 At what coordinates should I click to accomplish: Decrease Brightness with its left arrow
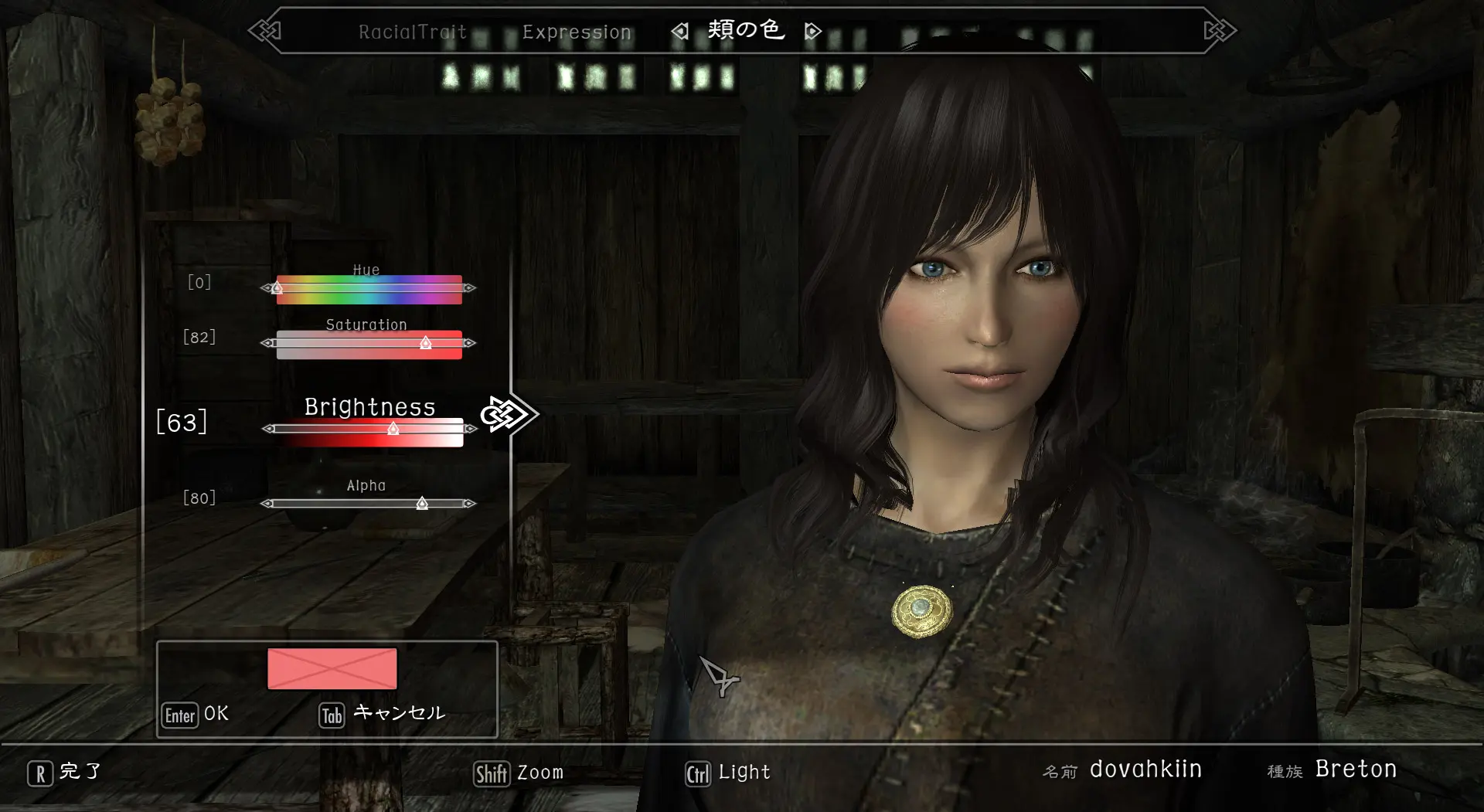267,429
